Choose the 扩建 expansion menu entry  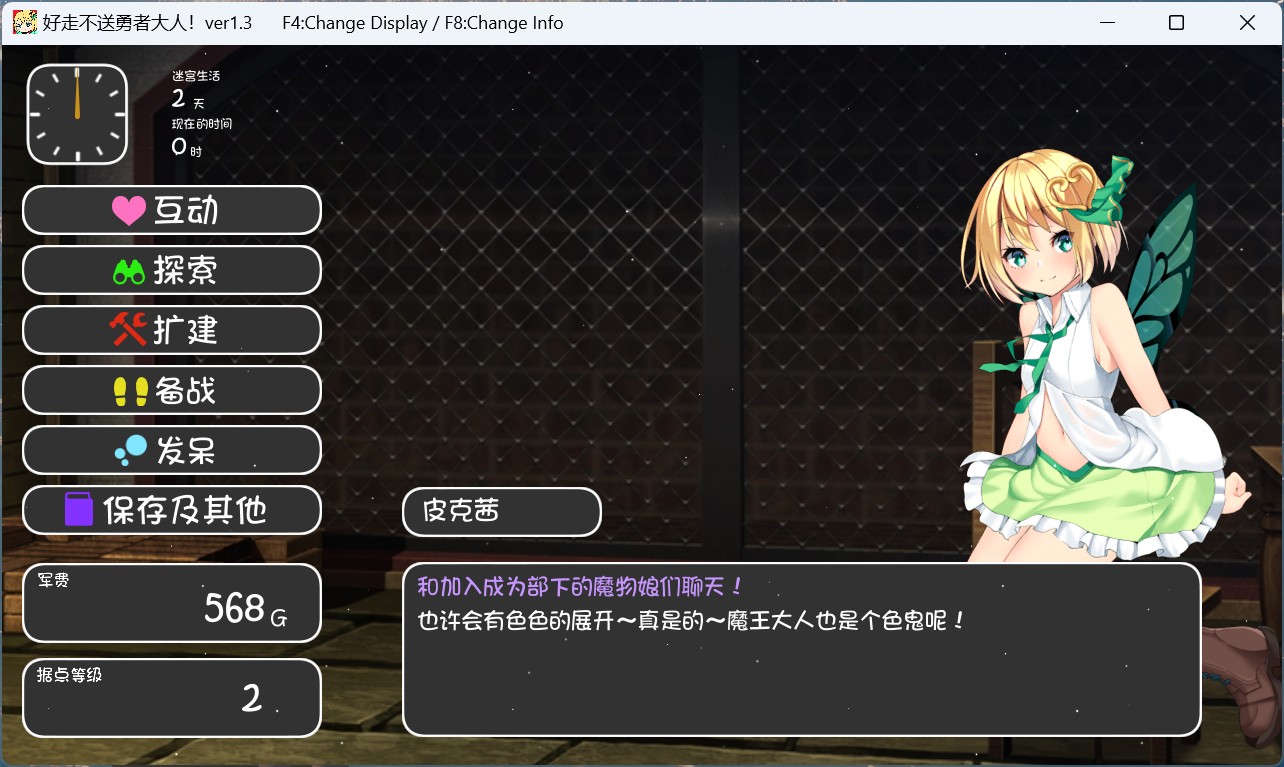[171, 330]
